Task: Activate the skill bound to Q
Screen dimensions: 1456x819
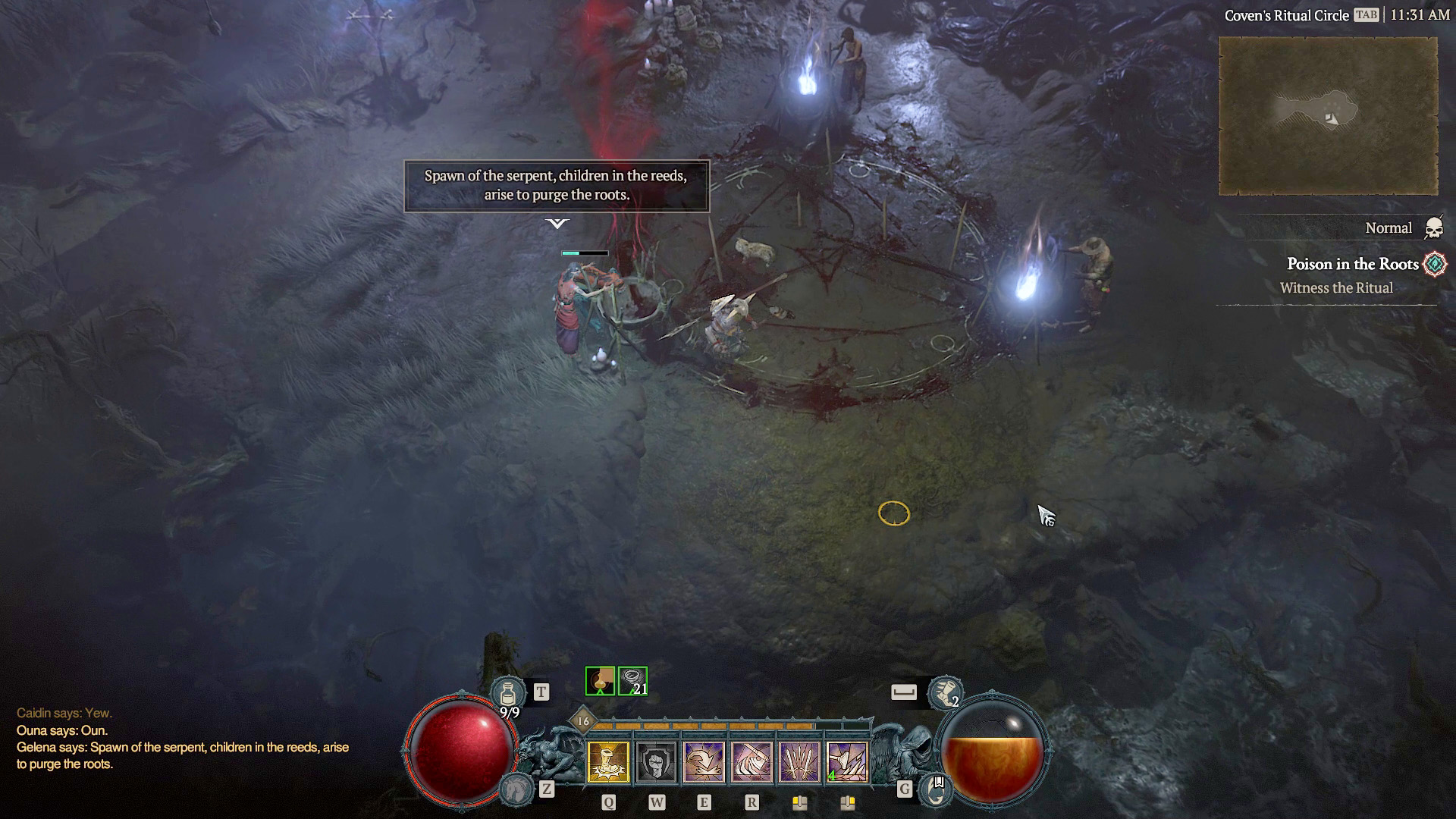Action: pos(608,762)
